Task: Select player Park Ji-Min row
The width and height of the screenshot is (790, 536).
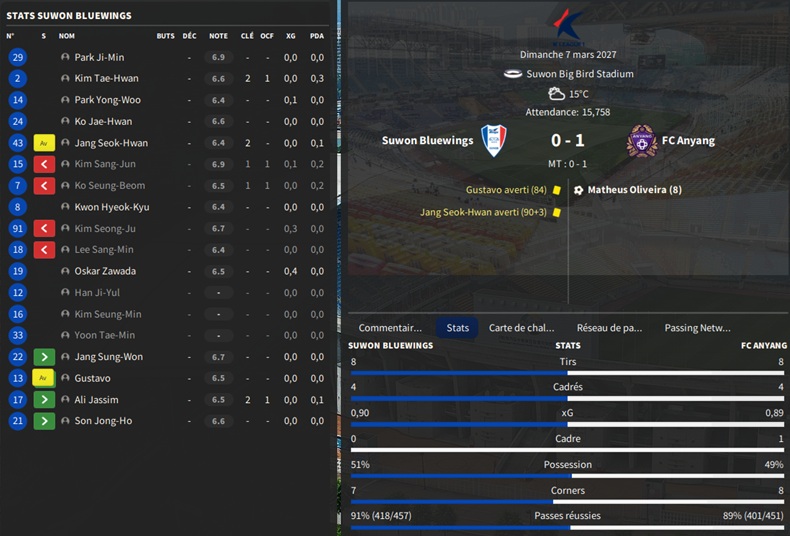Action: click(99, 57)
